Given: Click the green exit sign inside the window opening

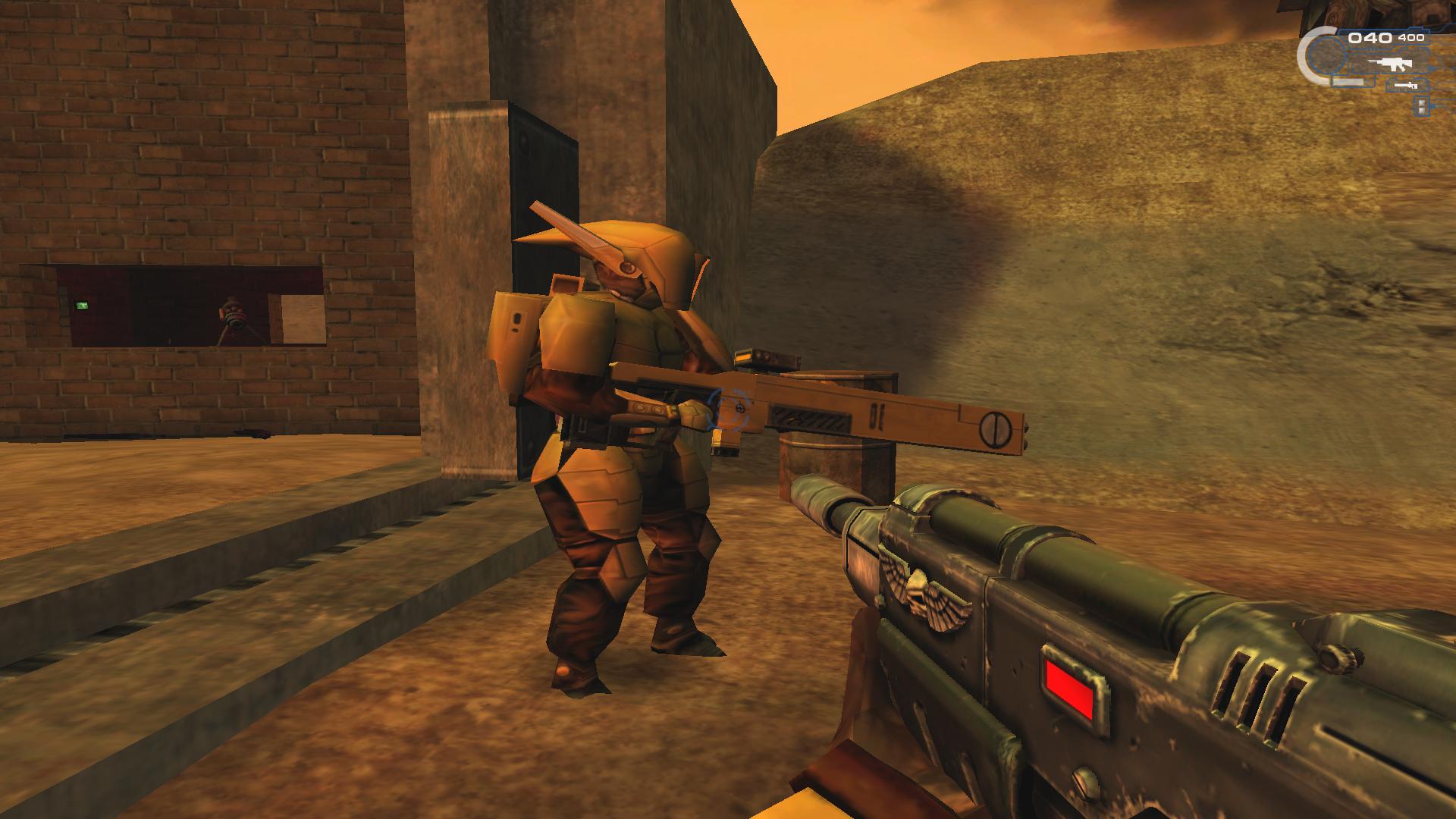Looking at the screenshot, I should pos(83,306).
